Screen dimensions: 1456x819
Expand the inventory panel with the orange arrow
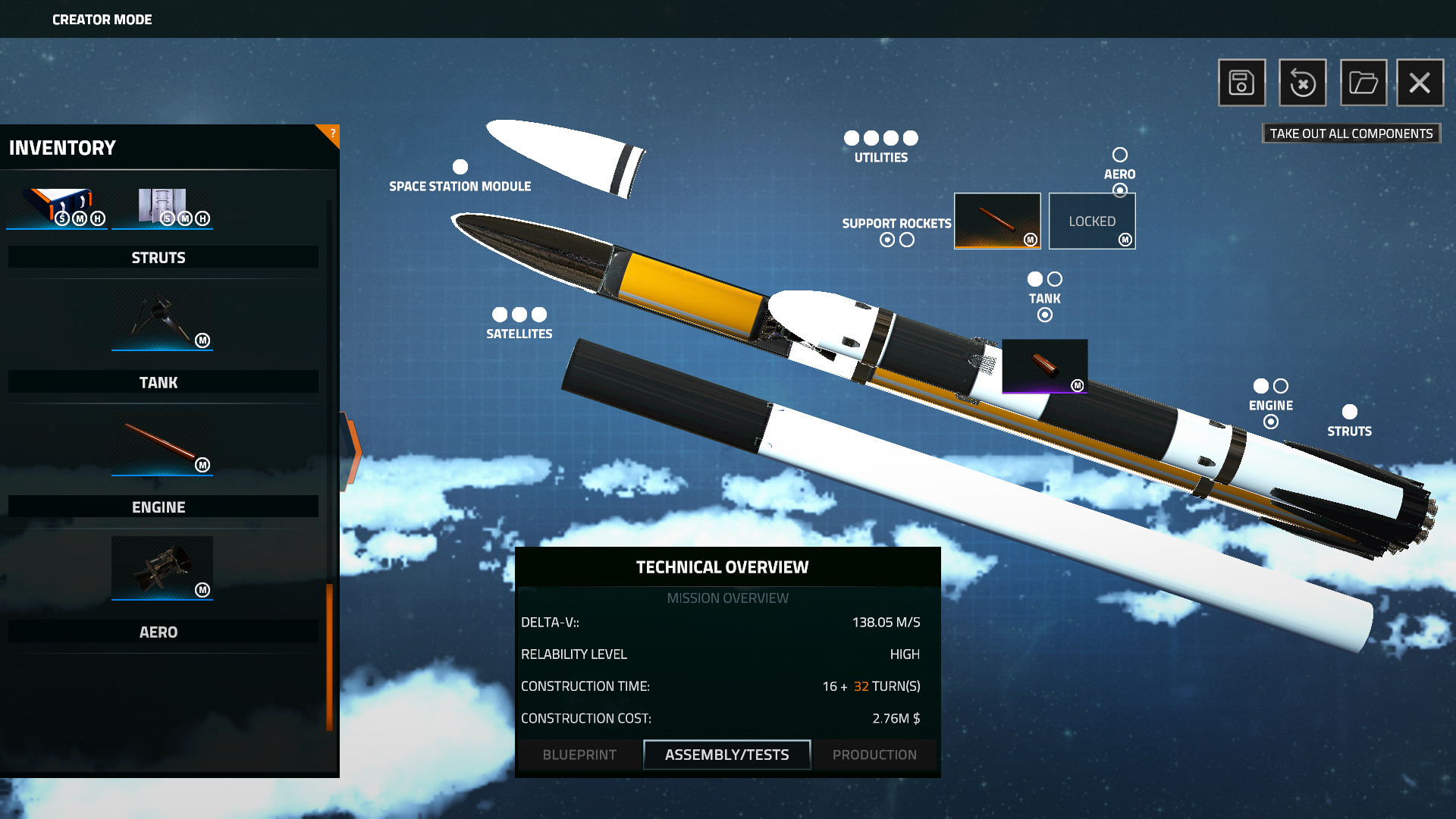pos(352,453)
